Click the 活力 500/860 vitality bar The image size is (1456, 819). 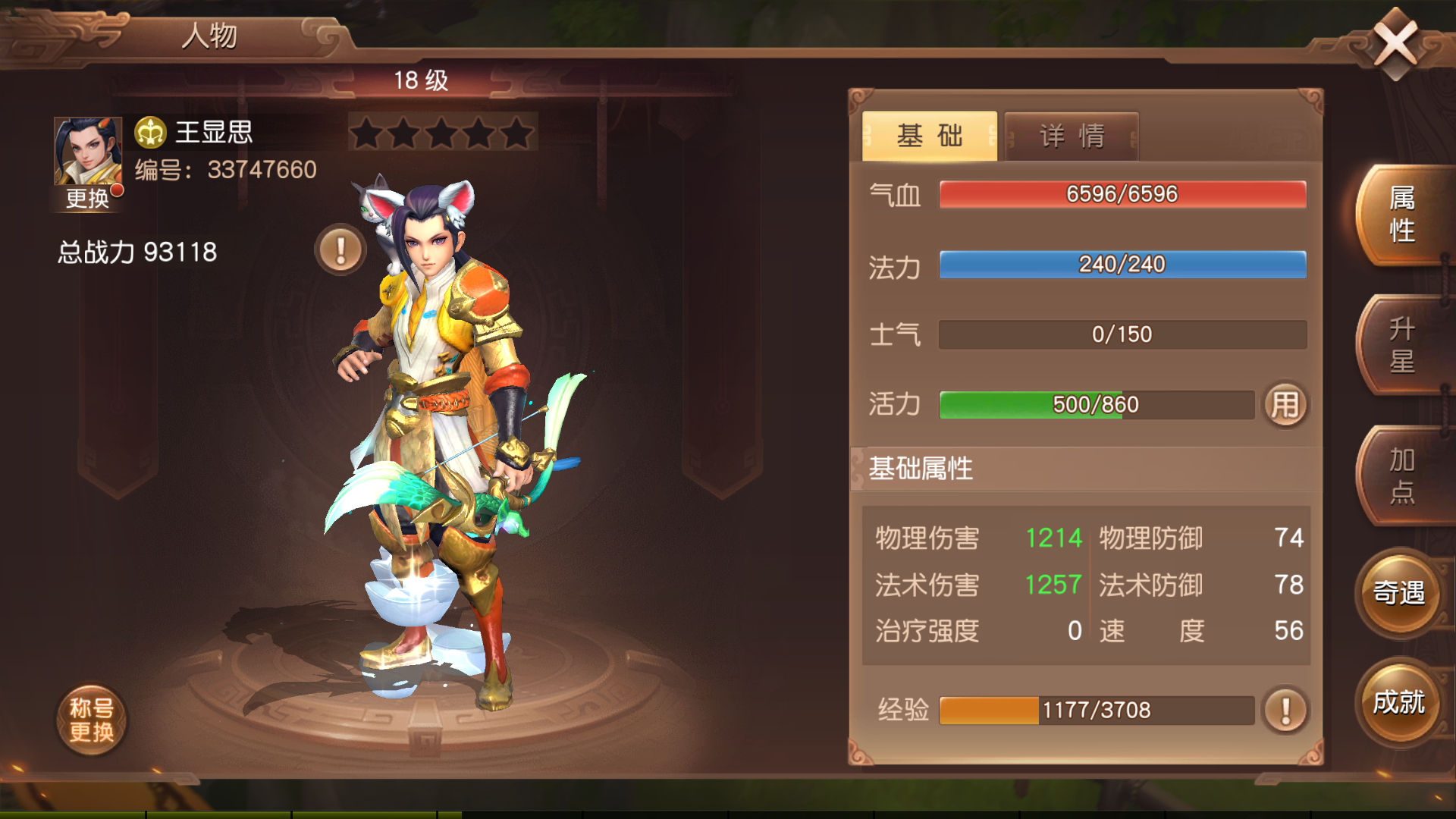(x=1096, y=404)
